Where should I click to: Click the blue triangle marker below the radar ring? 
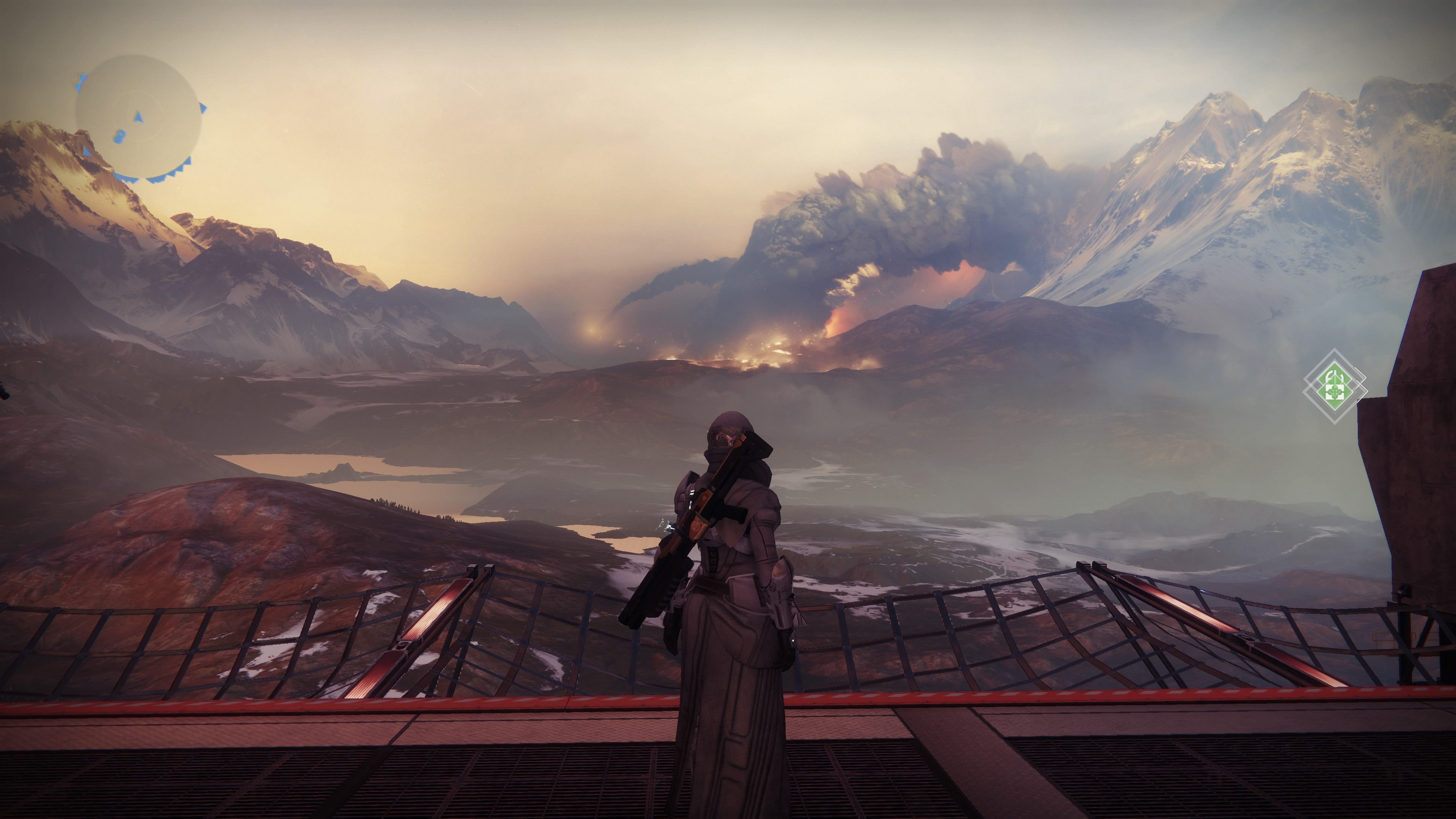point(88,152)
